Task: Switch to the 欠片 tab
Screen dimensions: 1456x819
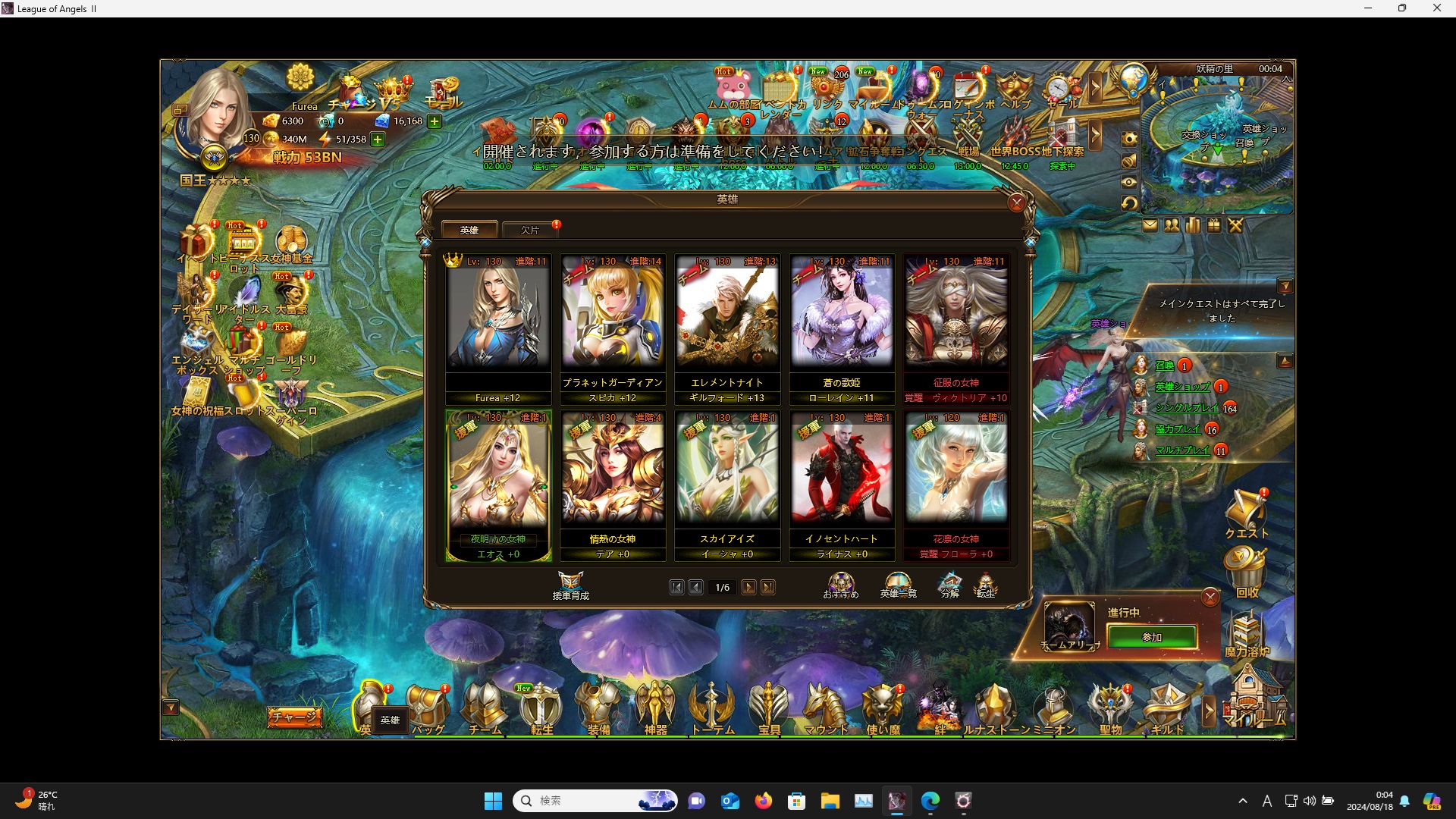Action: [529, 230]
